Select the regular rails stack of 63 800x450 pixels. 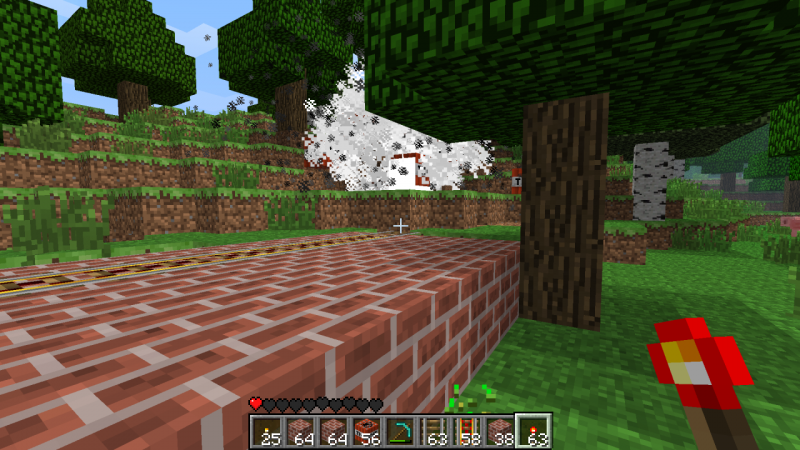click(x=435, y=431)
